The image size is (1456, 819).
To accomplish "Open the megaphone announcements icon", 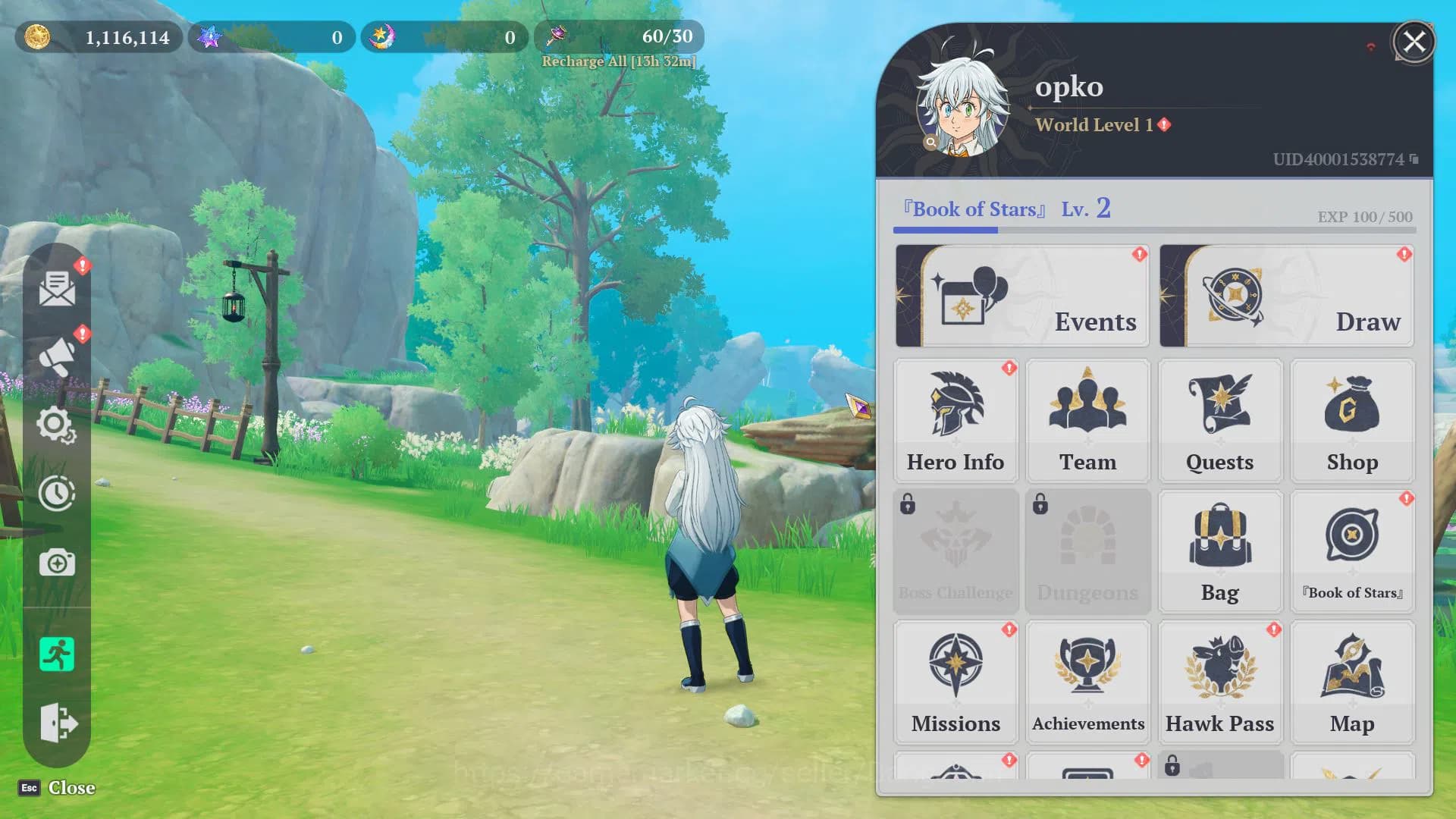I will pos(58,356).
